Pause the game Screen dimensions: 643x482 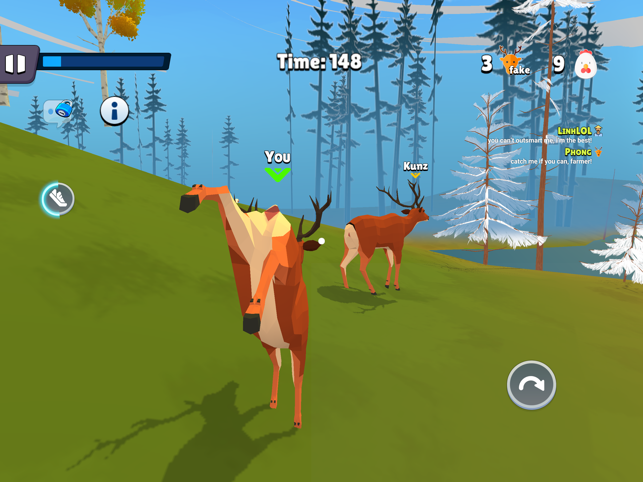(x=16, y=64)
